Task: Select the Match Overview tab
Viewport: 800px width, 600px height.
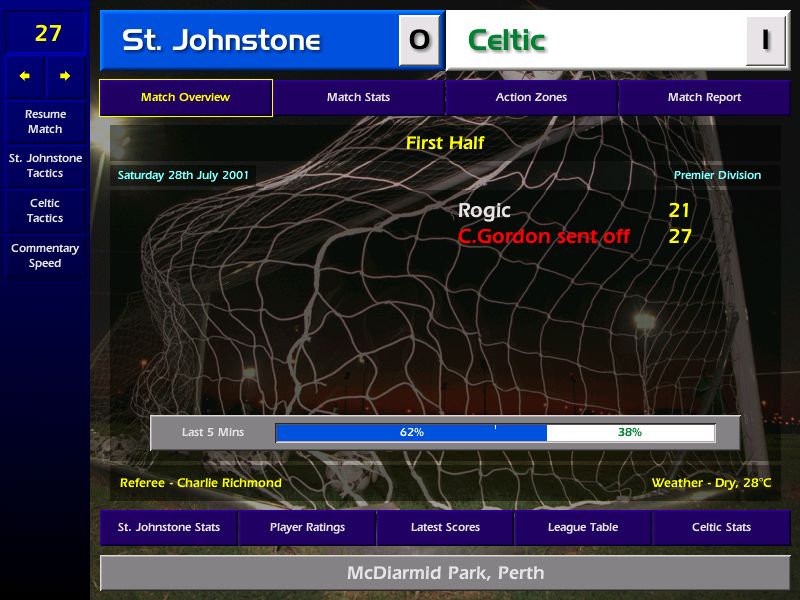Action: pyautogui.click(x=185, y=98)
